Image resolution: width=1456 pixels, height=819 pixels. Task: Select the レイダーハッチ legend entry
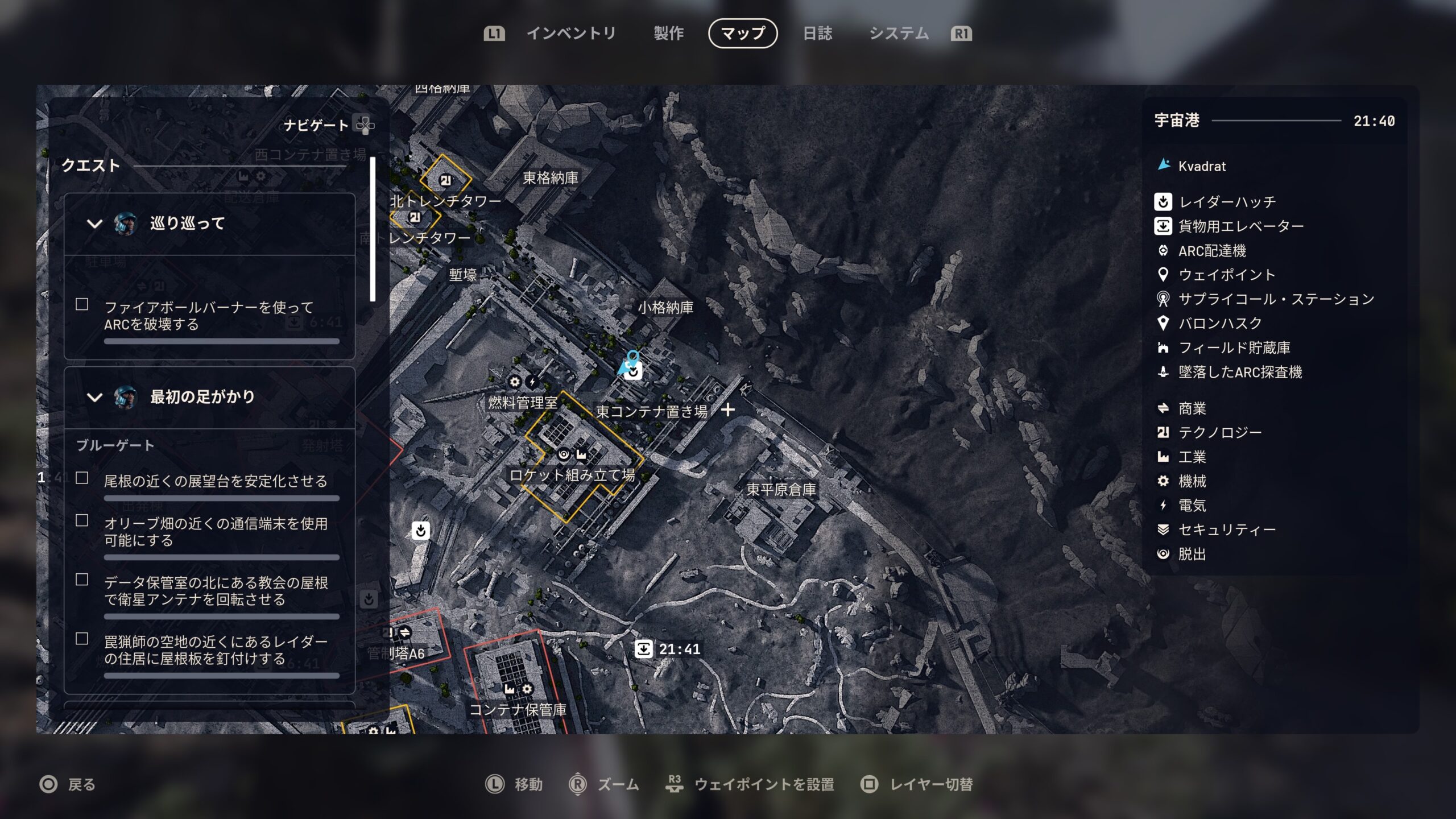(x=1227, y=202)
